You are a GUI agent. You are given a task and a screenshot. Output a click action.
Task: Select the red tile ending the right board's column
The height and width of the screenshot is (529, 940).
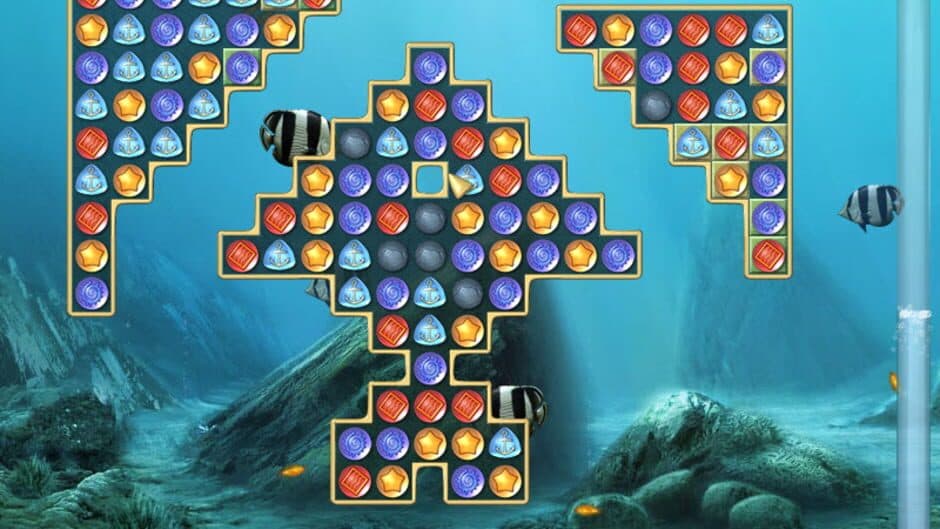click(768, 255)
